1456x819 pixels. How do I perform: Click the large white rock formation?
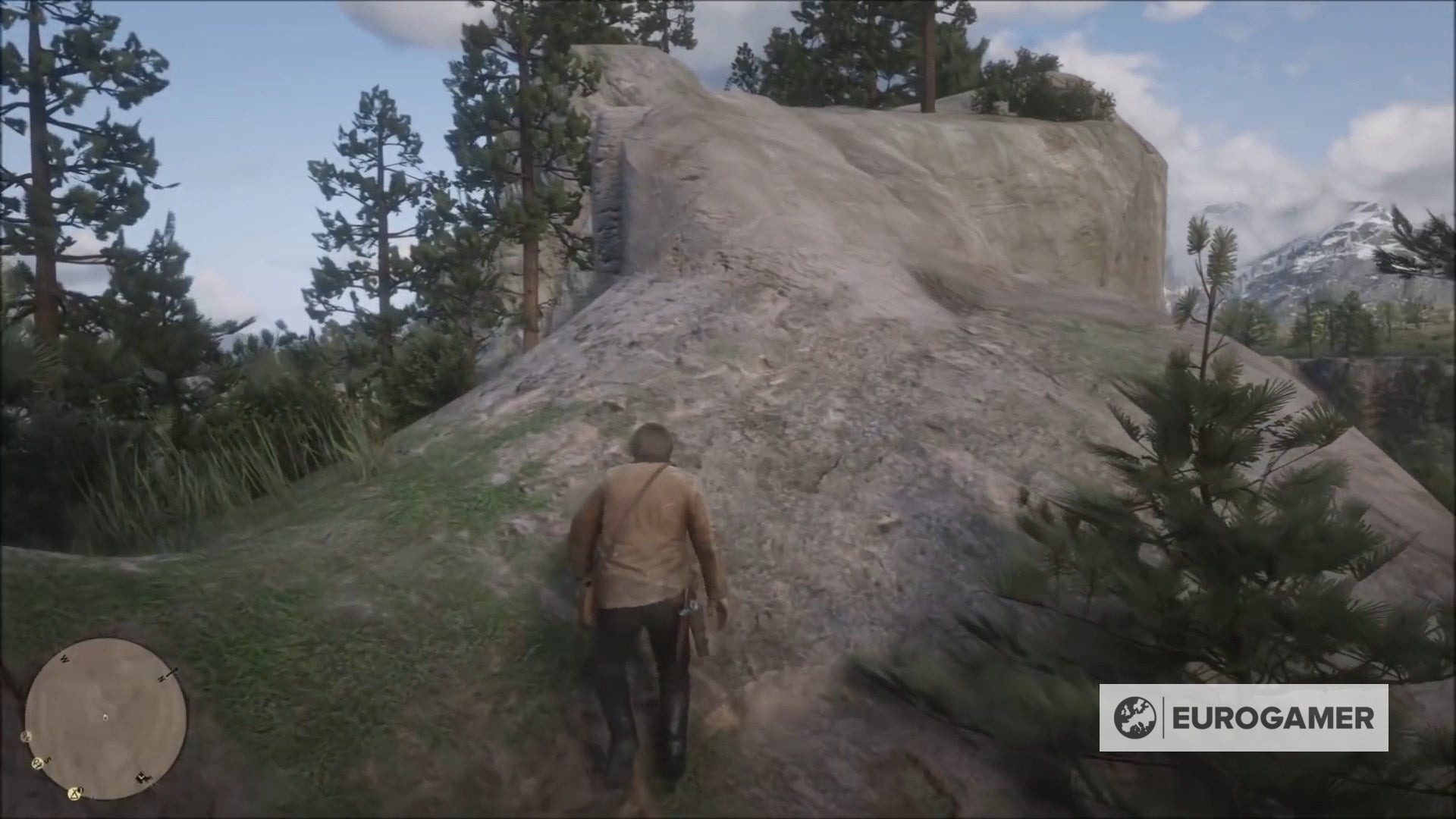[872, 227]
